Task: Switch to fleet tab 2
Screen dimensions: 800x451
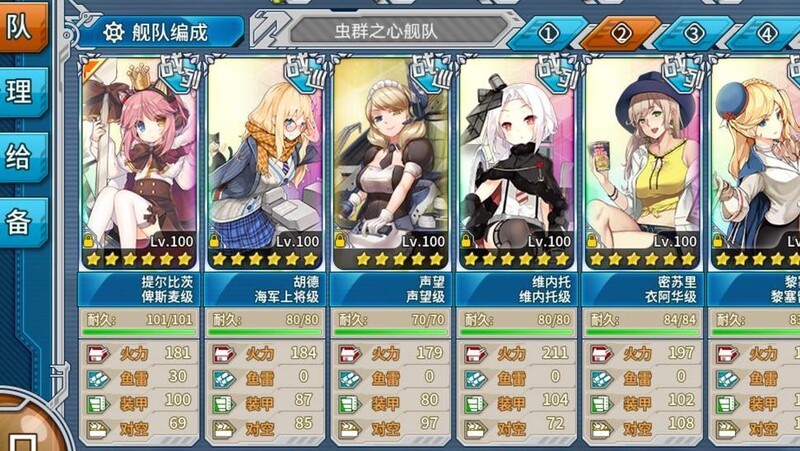Action: click(x=621, y=33)
